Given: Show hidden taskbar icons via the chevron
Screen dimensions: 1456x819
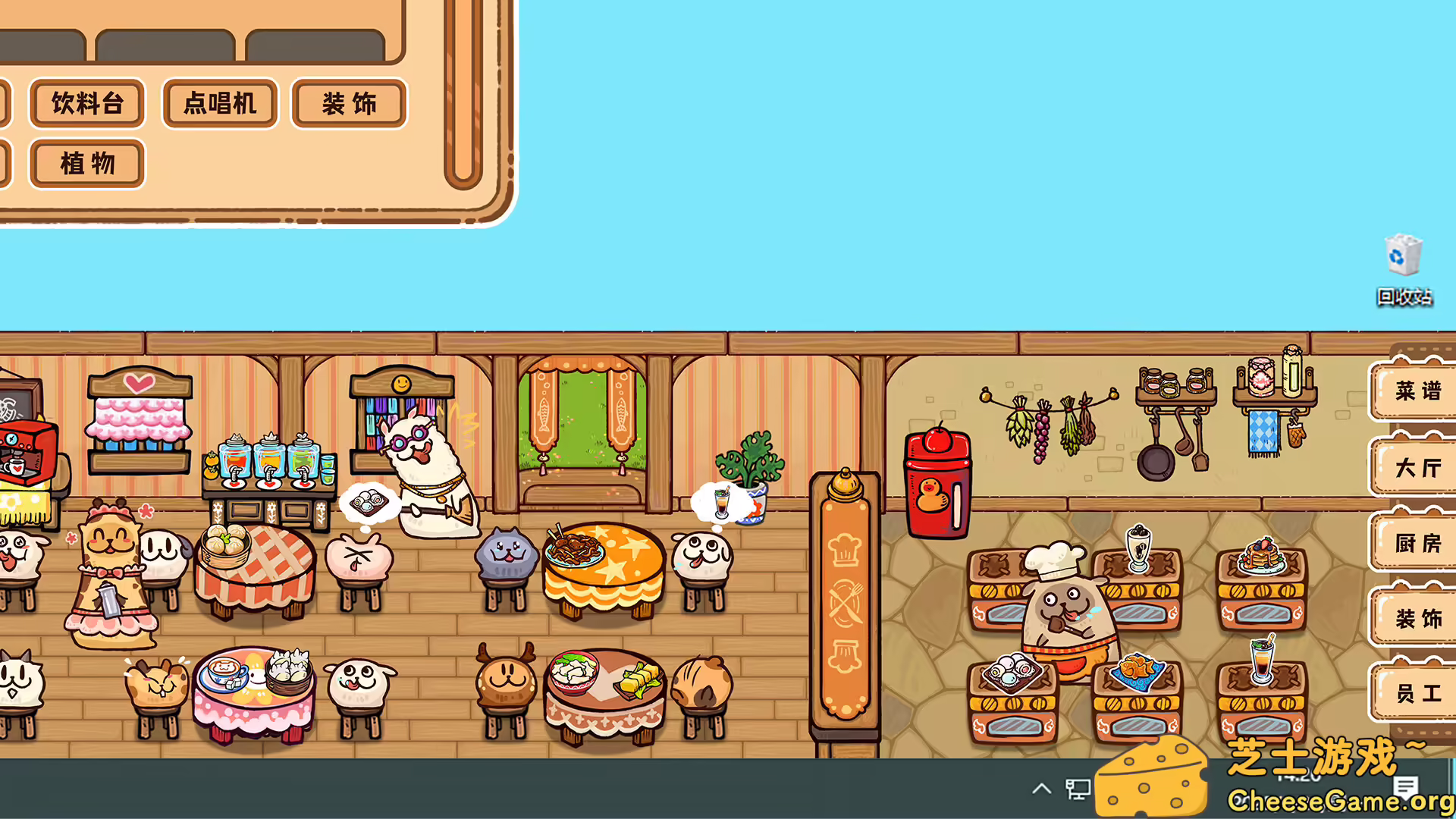Looking at the screenshot, I should (1041, 789).
